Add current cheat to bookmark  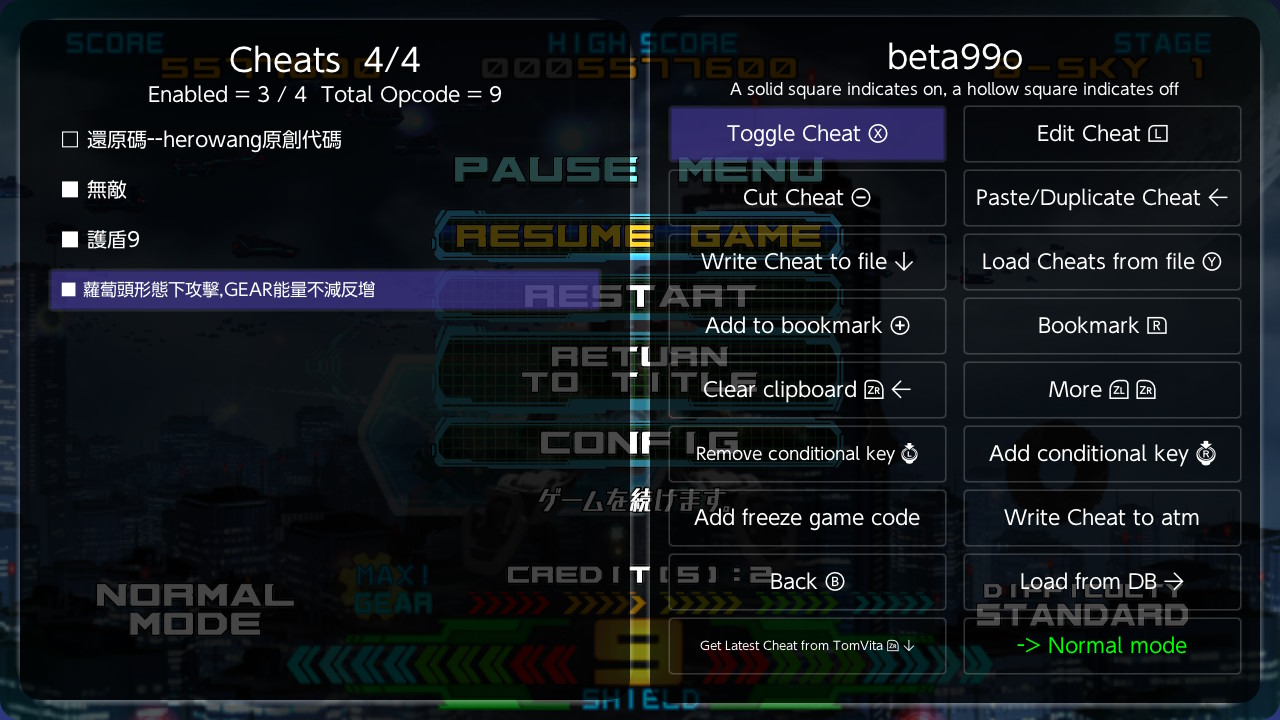point(806,325)
